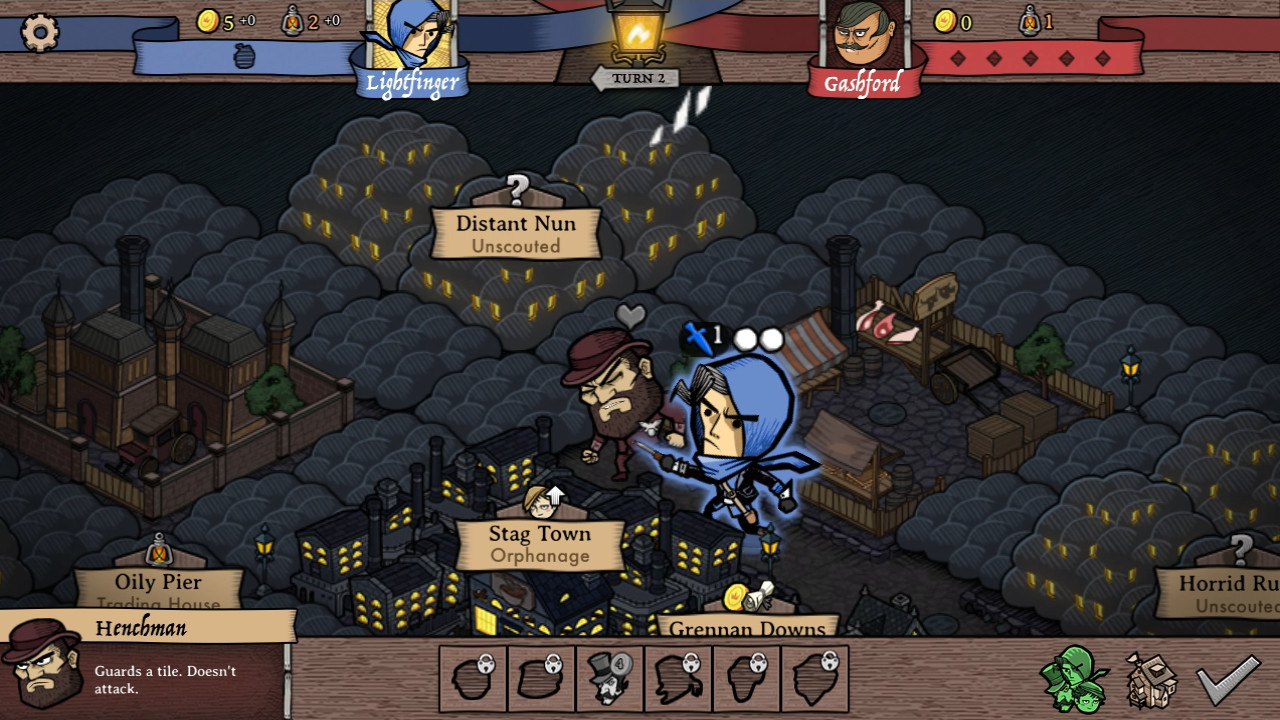The image size is (1280, 720).
Task: Select the top-hat gentleman unit card
Action: point(609,678)
